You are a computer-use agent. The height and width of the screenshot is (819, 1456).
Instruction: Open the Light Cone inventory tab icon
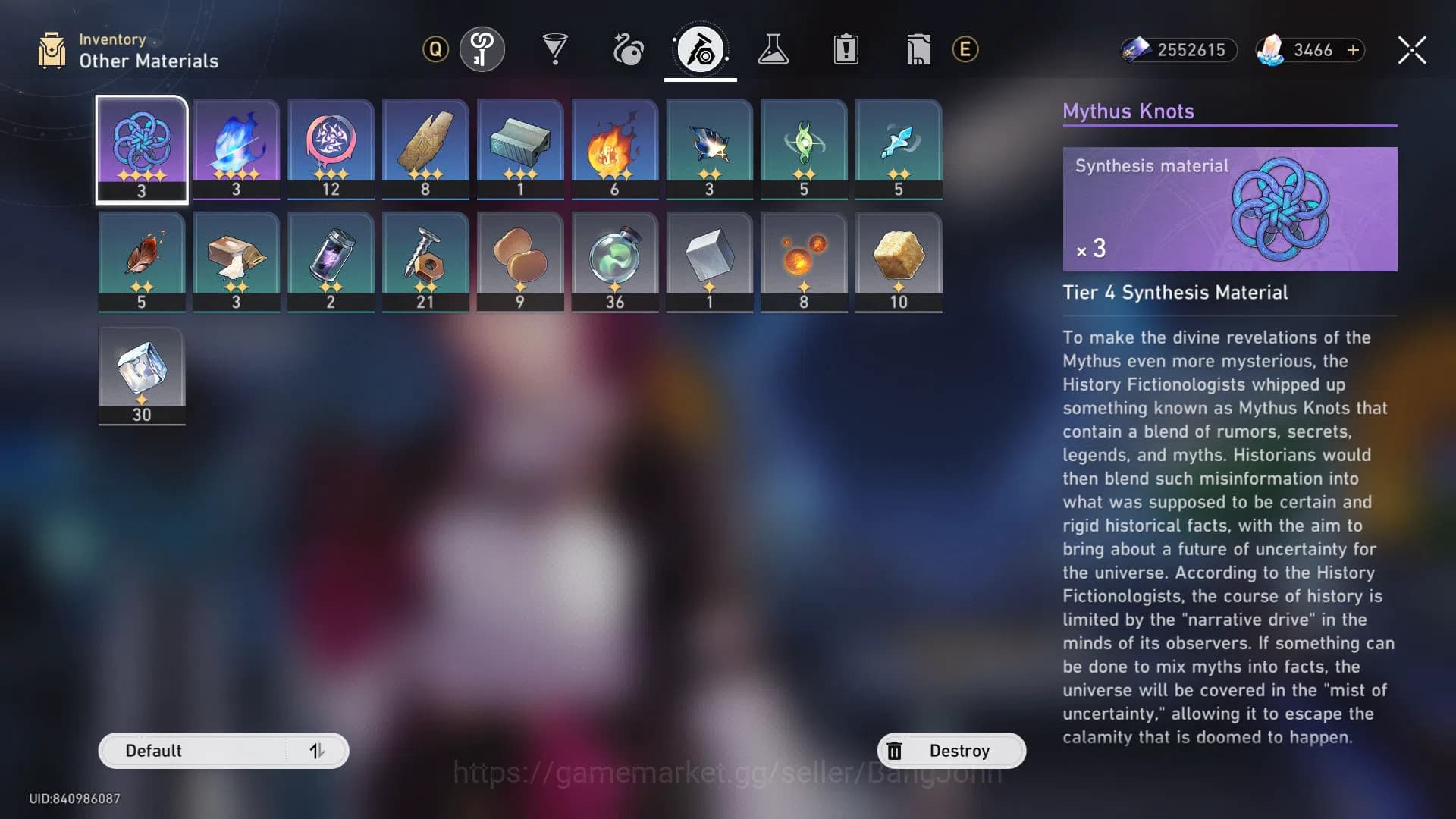483,48
